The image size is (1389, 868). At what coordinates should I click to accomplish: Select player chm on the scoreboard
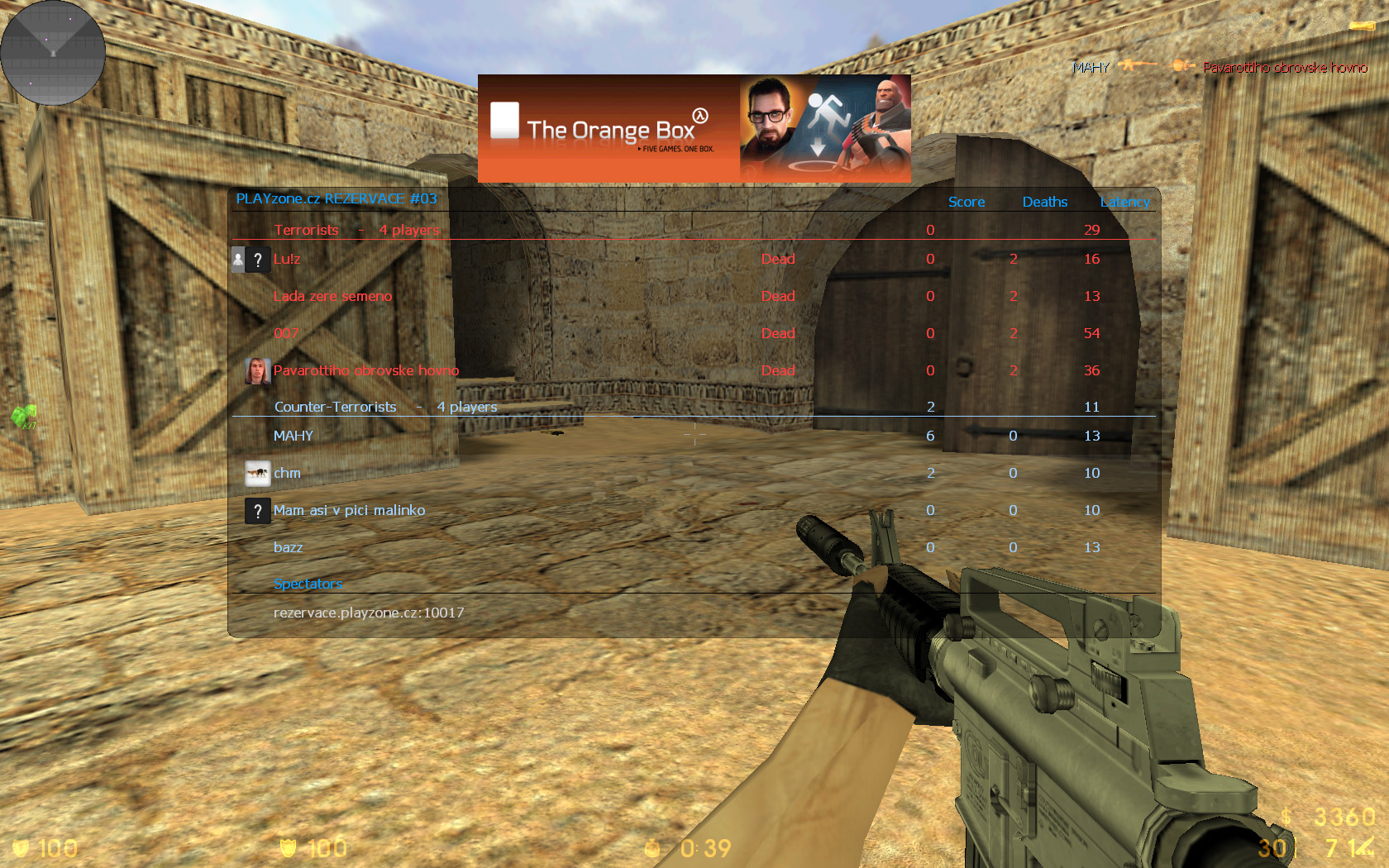coord(288,473)
